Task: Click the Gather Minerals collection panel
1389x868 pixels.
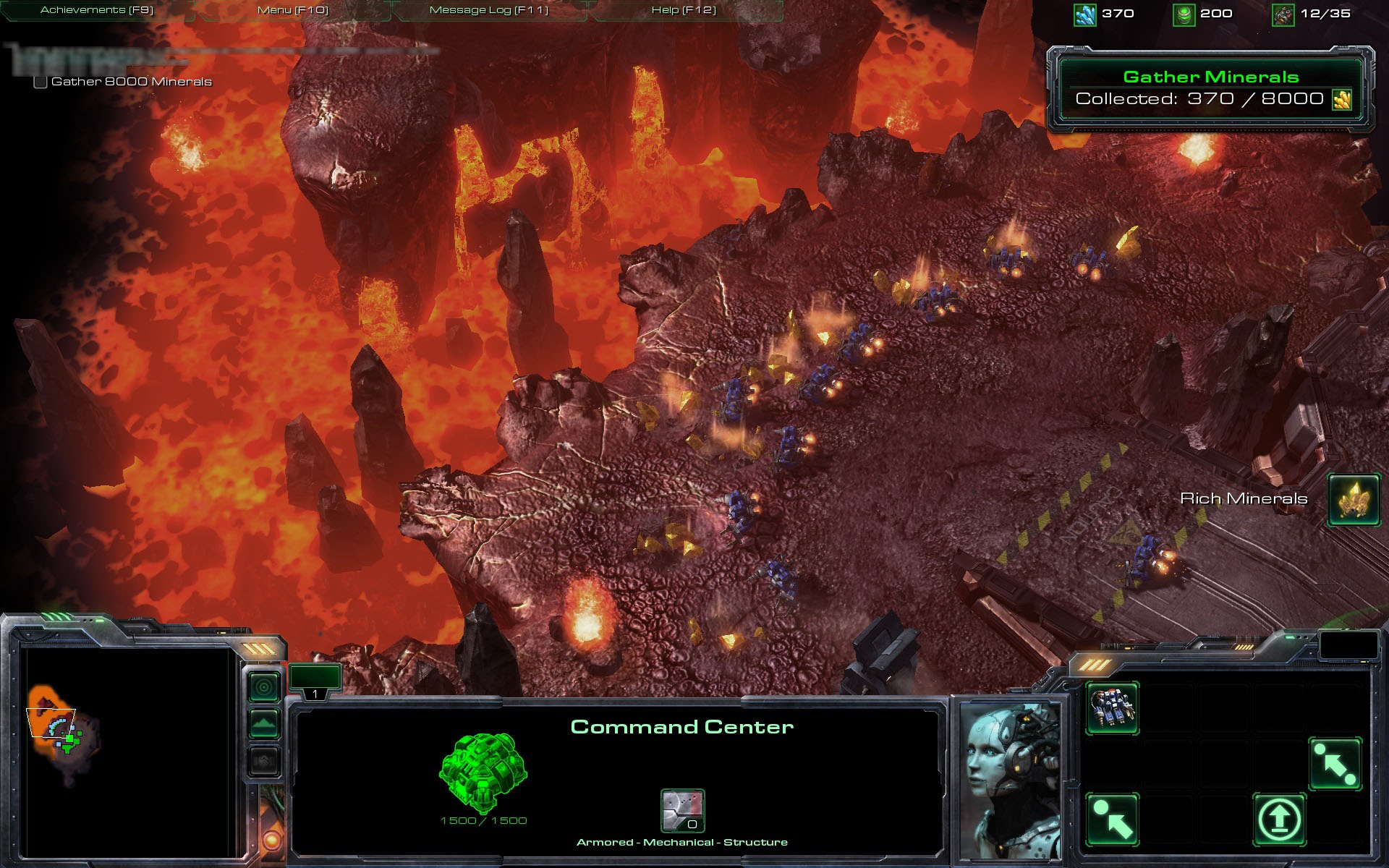Action: [x=1210, y=89]
